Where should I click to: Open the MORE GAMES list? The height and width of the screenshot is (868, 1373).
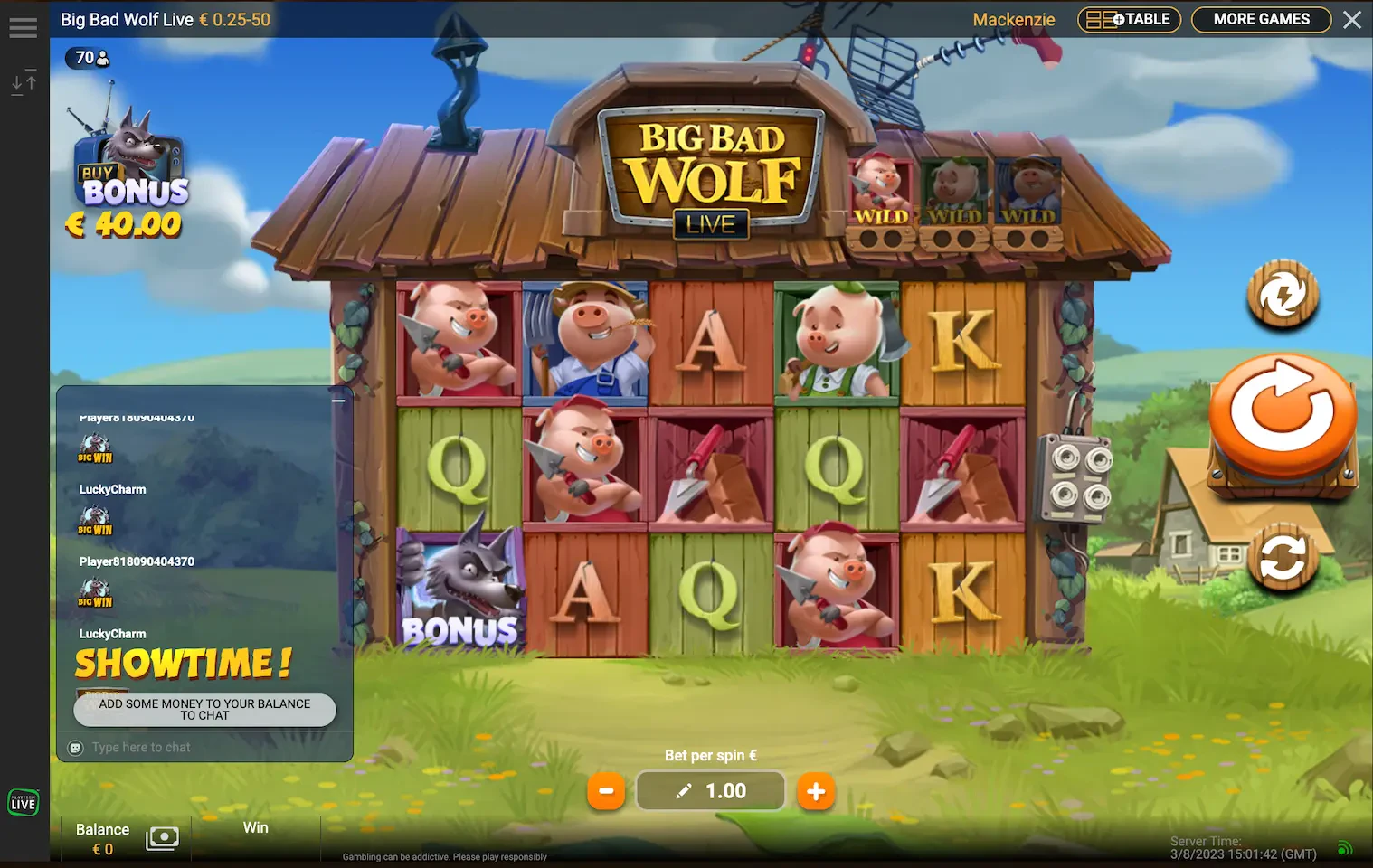point(1261,20)
